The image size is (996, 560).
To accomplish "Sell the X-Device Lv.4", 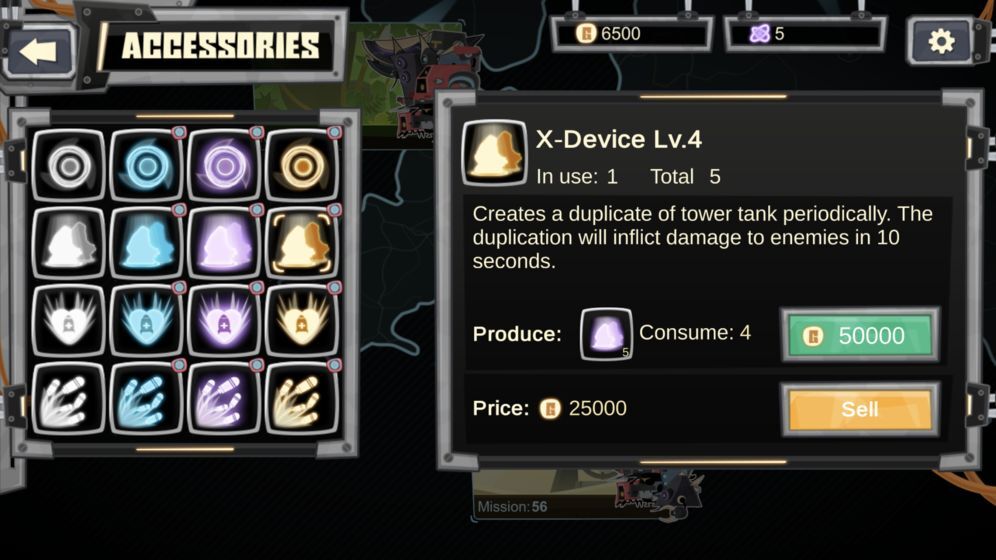I will pos(859,408).
